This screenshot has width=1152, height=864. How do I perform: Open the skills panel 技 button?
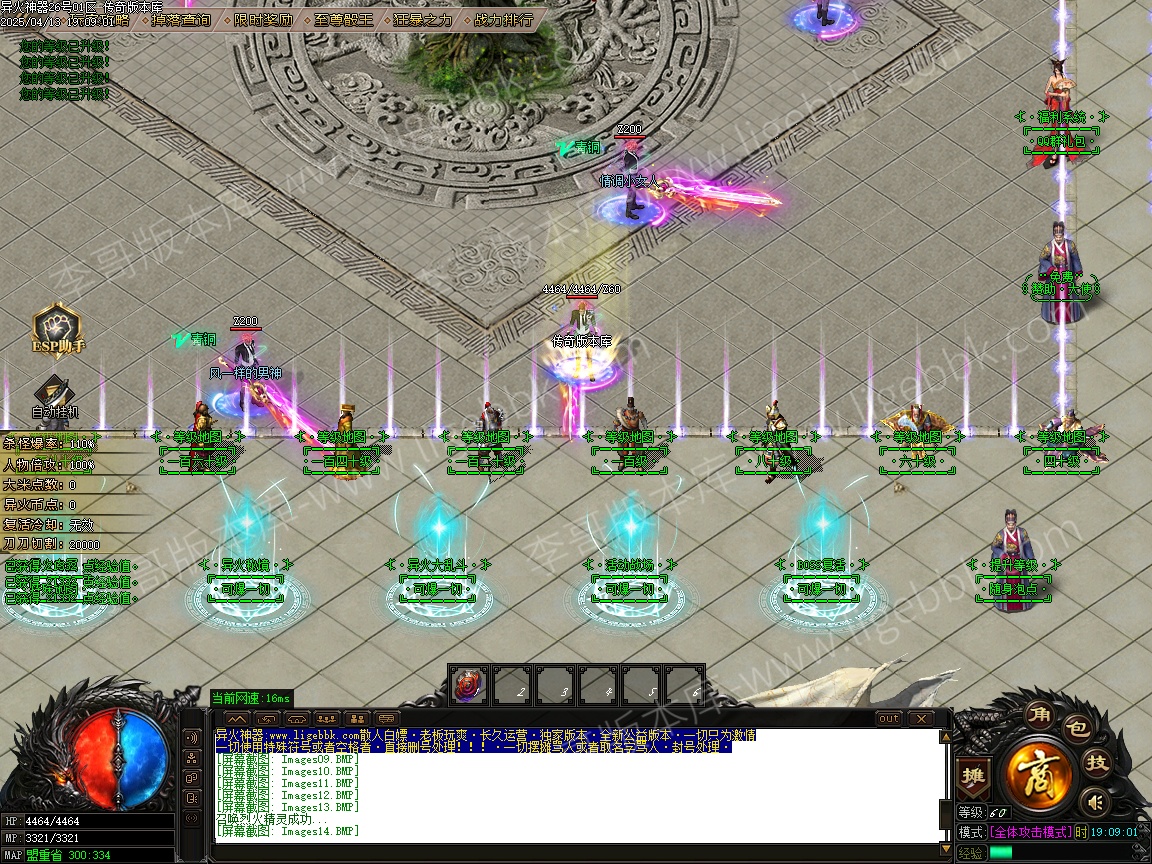point(1098,763)
